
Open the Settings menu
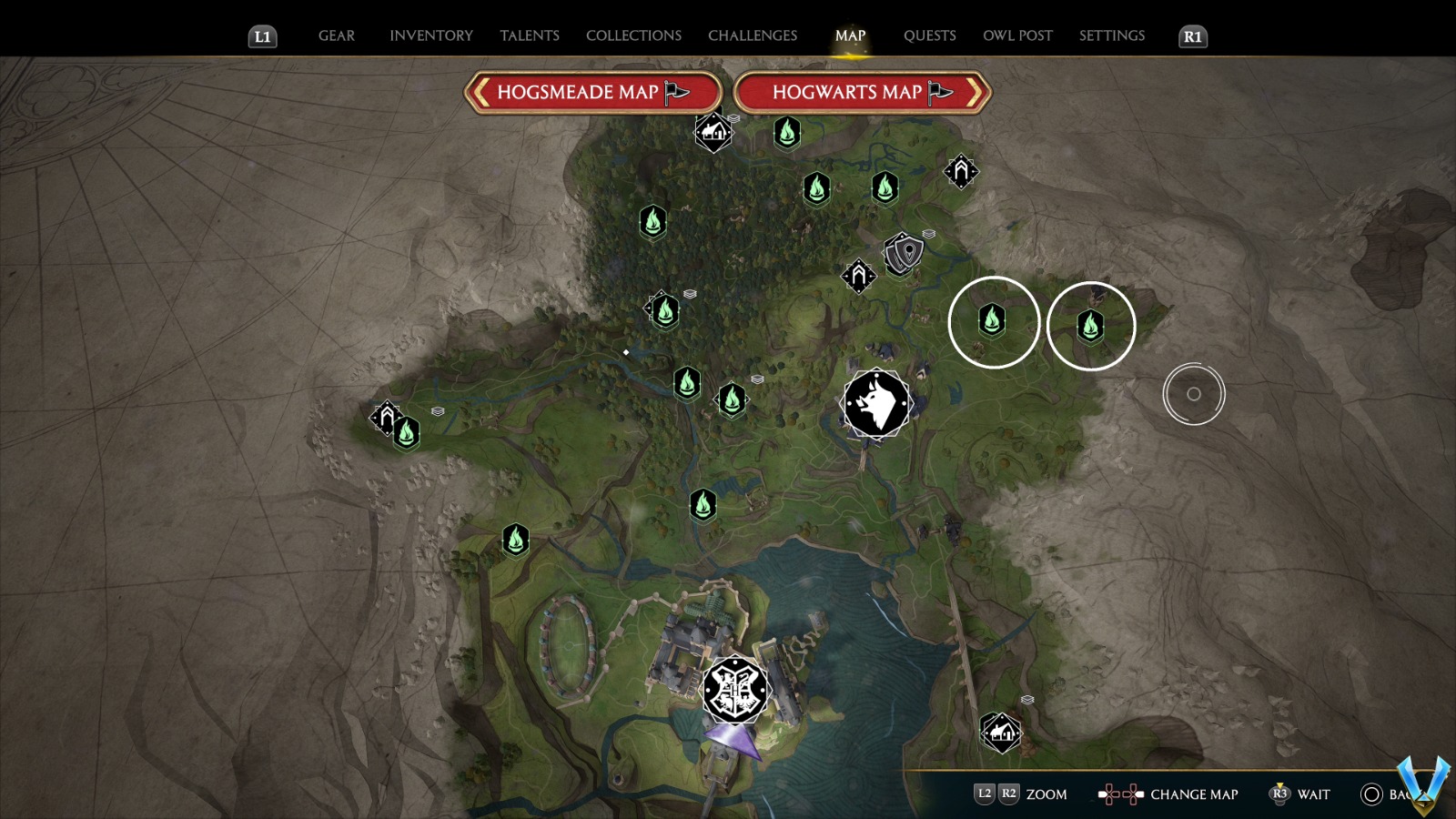coord(1111,35)
